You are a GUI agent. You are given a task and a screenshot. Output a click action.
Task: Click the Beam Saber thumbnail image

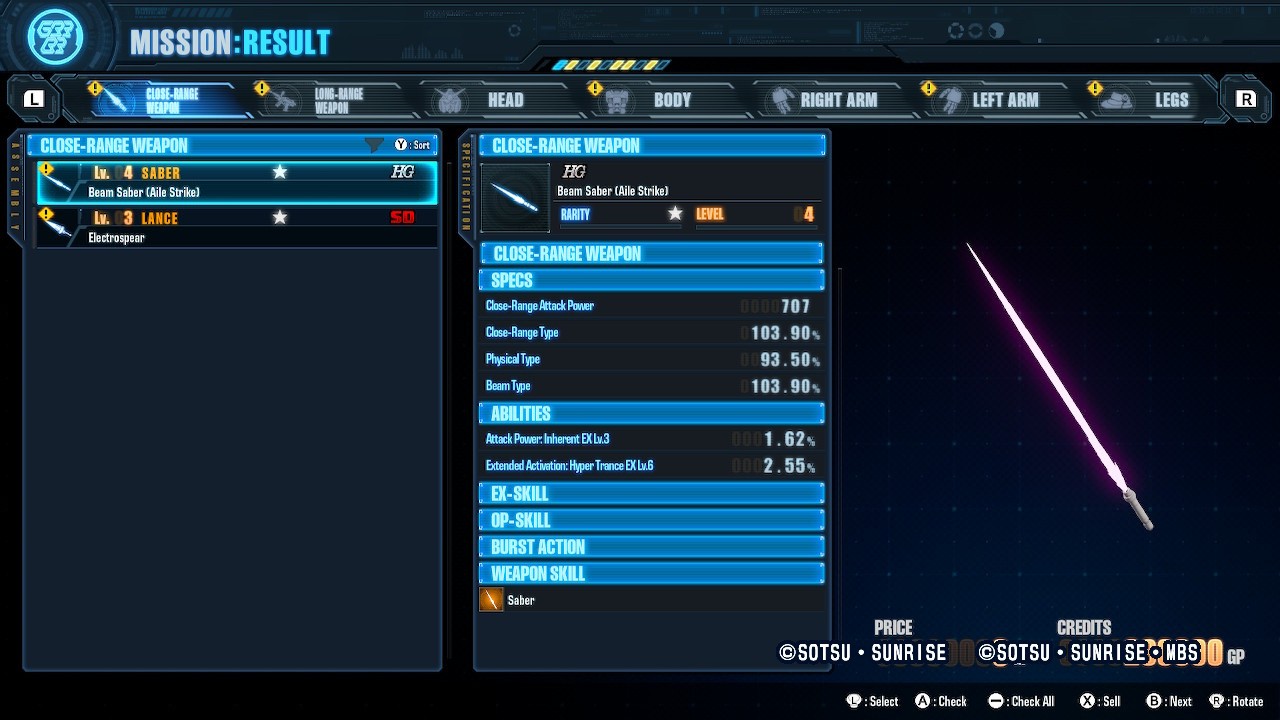tap(515, 198)
